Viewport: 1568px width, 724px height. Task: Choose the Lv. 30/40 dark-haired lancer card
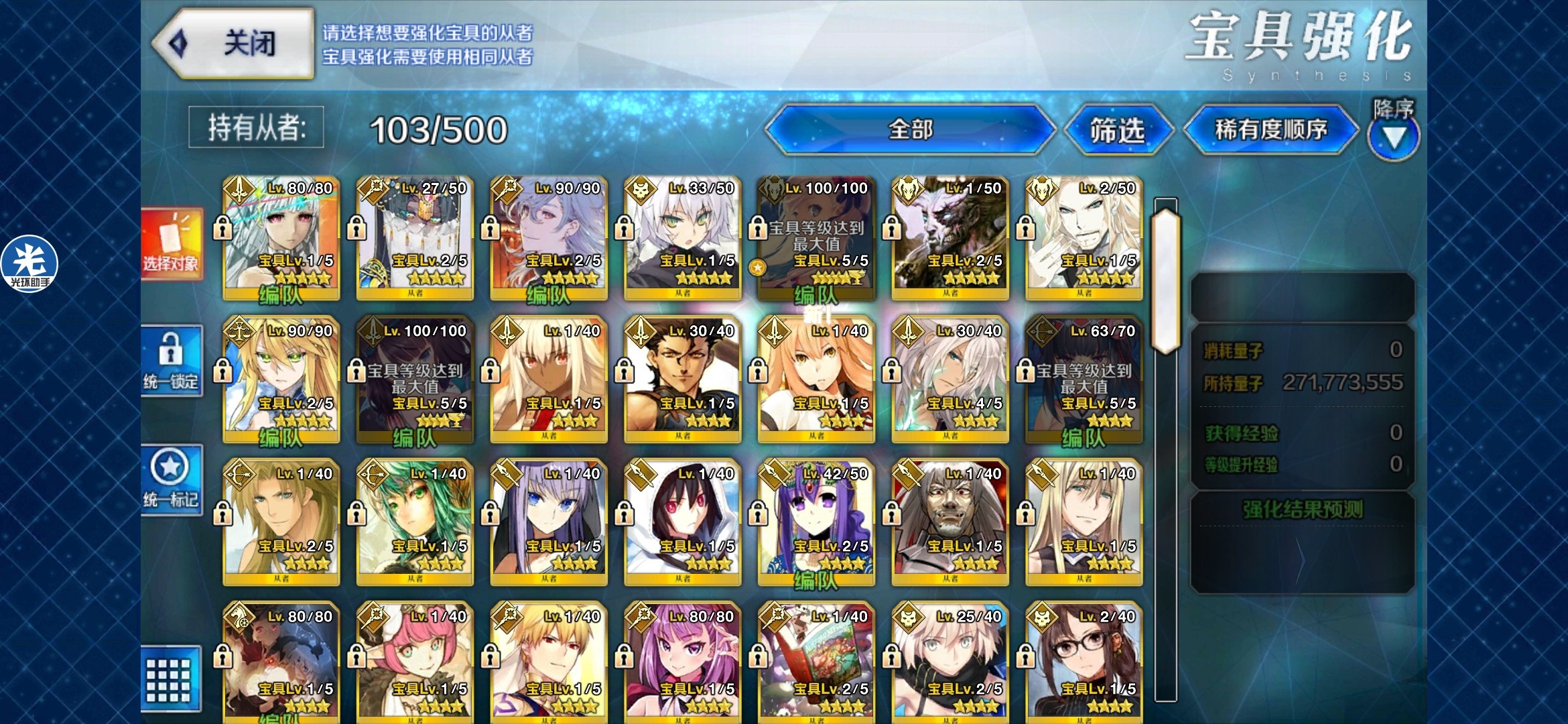tap(682, 380)
